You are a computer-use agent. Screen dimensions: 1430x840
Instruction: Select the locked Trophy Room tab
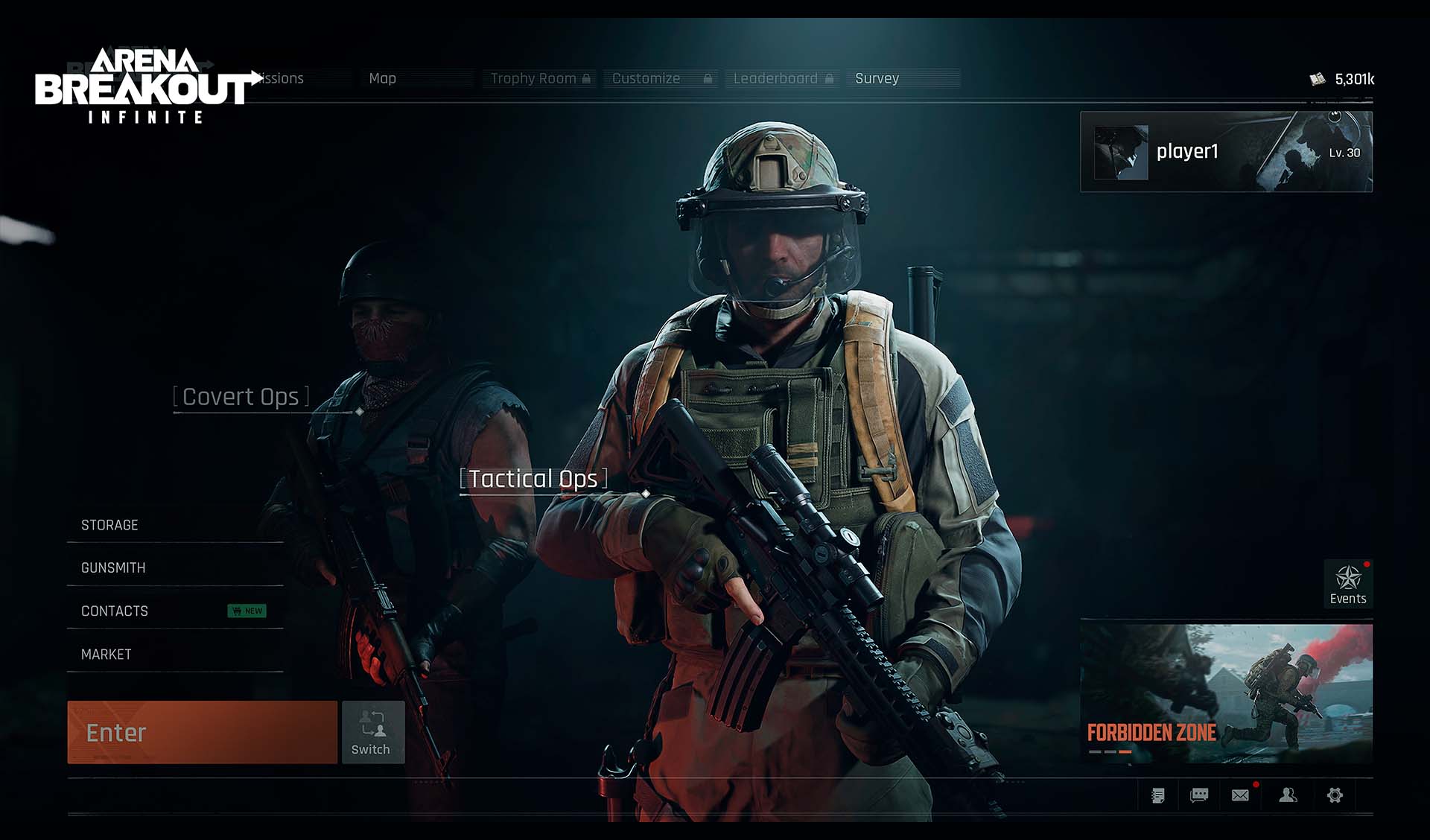(540, 78)
